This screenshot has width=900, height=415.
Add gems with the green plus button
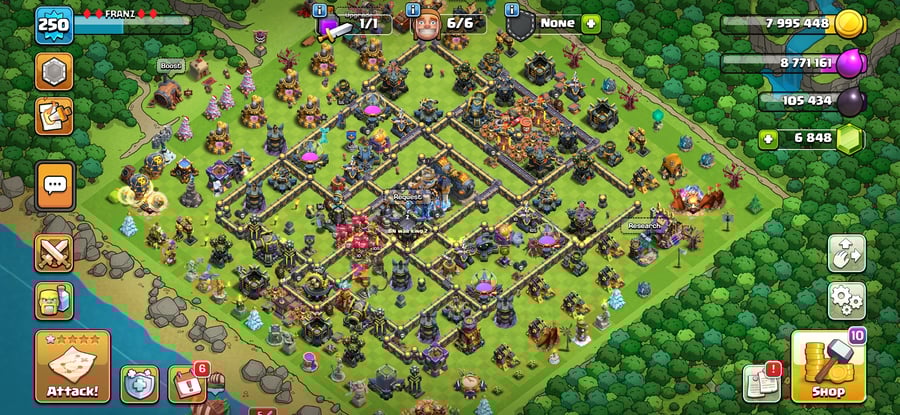pos(768,138)
